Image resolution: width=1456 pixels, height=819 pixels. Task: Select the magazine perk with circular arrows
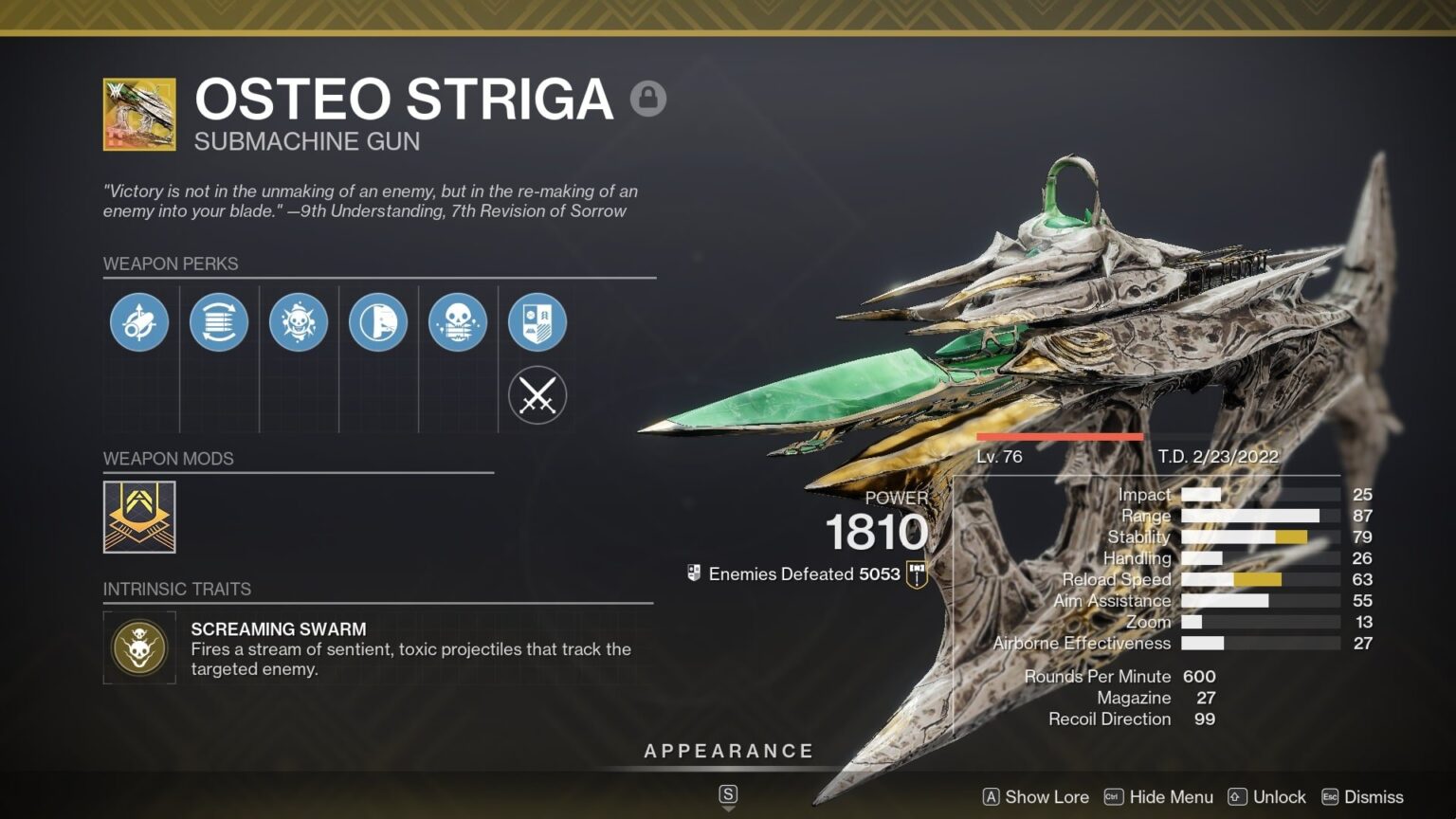click(x=219, y=322)
